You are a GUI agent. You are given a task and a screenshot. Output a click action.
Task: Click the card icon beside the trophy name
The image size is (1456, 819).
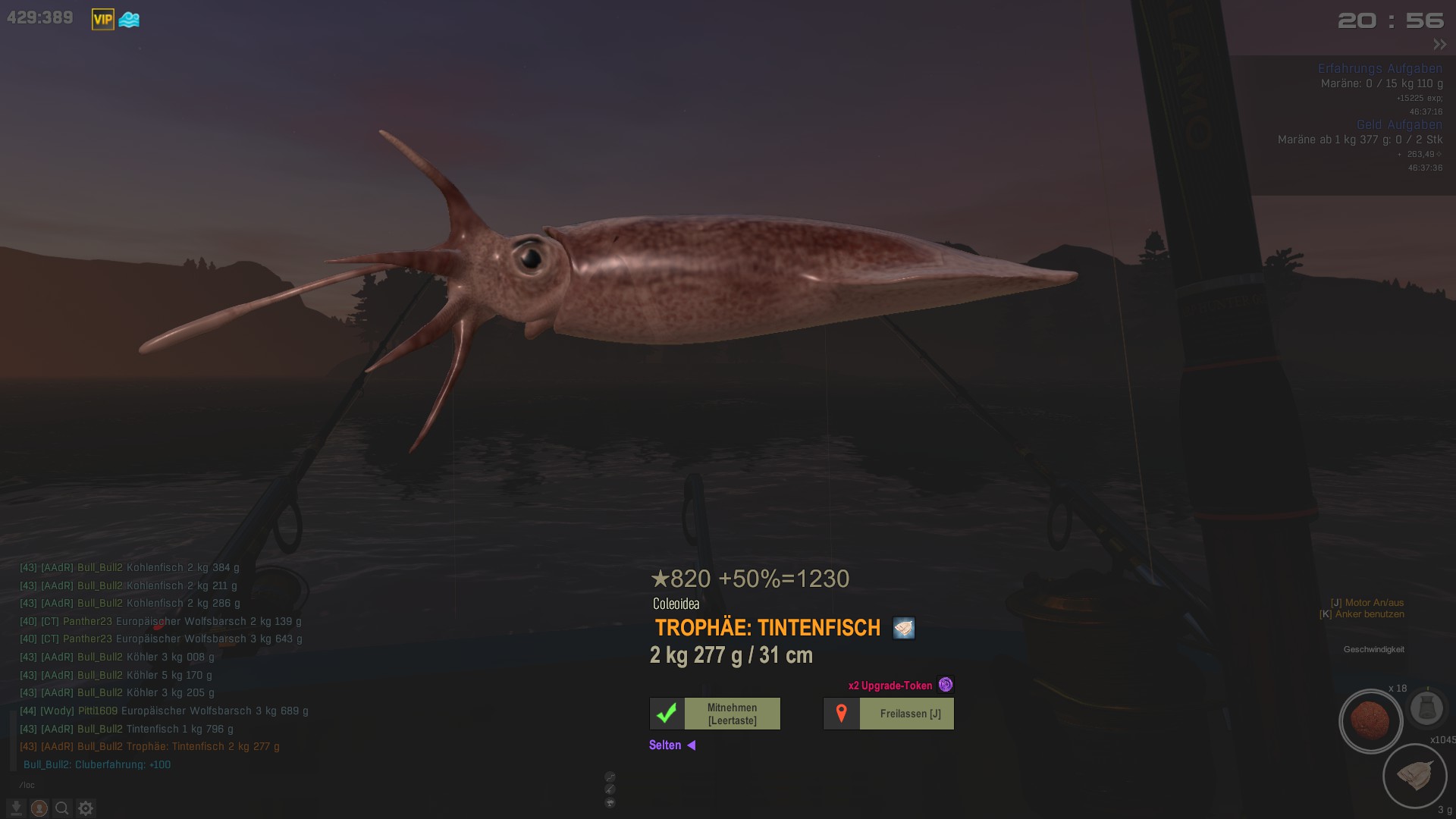903,628
